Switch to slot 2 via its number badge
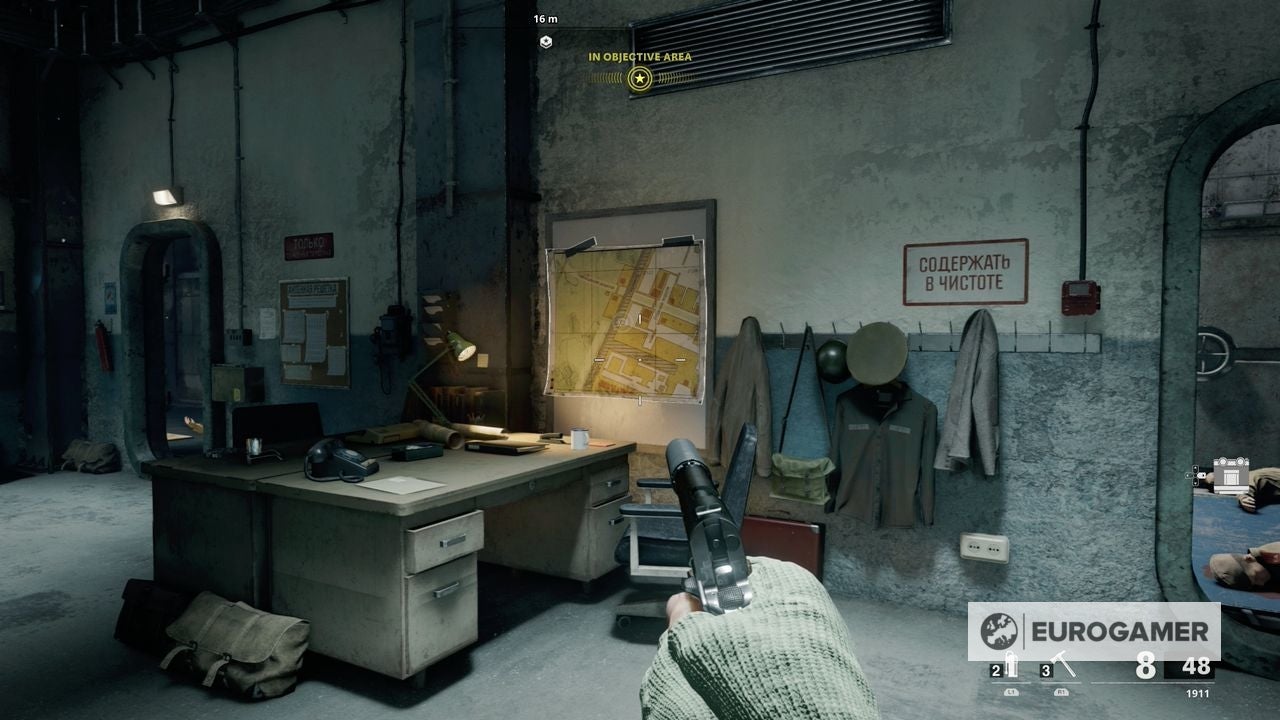Image resolution: width=1280 pixels, height=720 pixels. tap(996, 671)
